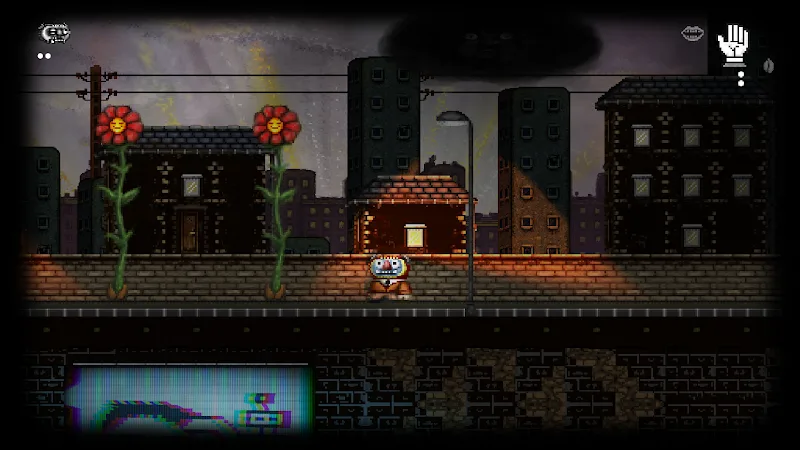
Task: Click the dim leaf-shaped icon
Action: [x=768, y=65]
